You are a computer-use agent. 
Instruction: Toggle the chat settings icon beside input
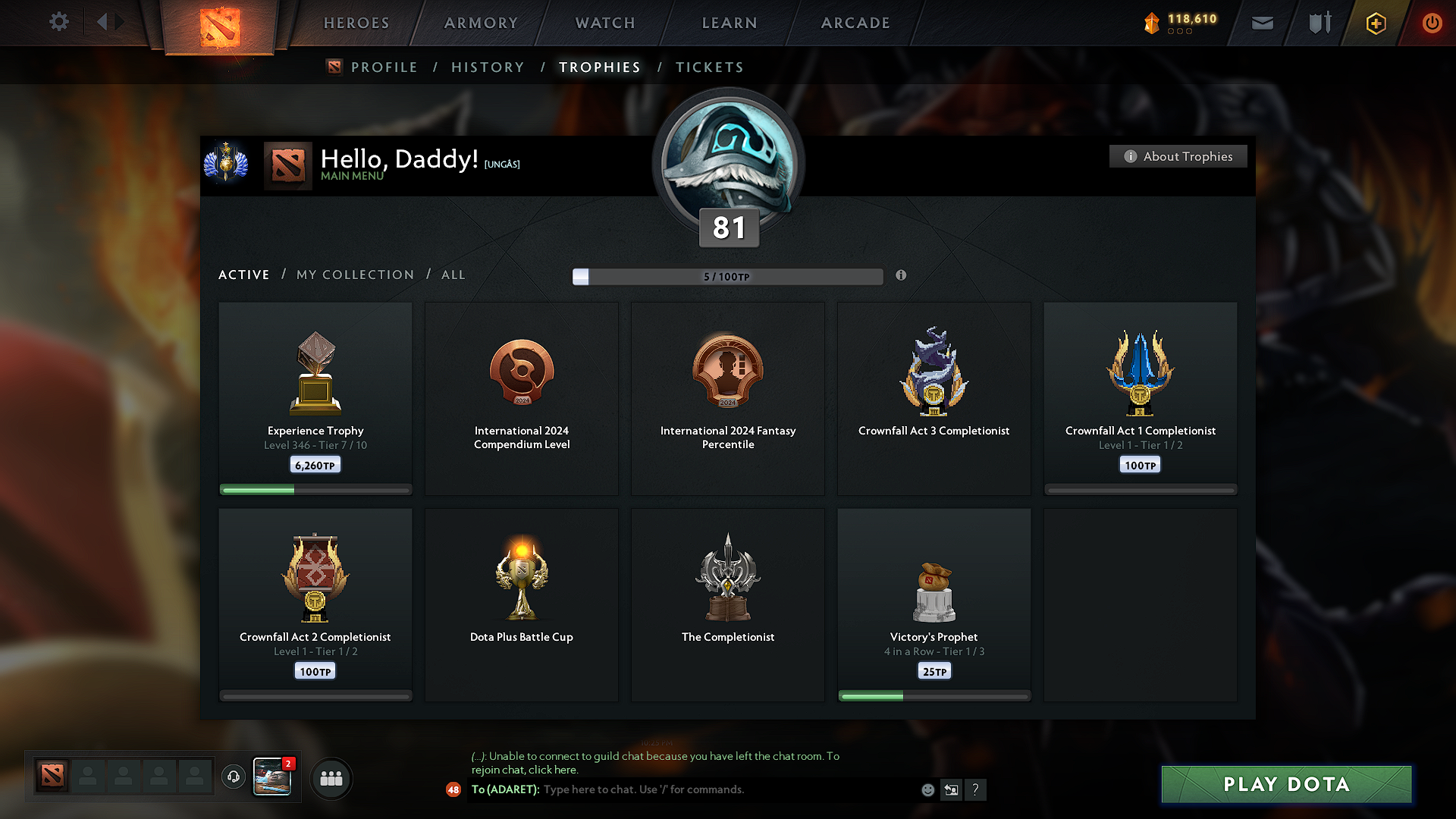(951, 789)
